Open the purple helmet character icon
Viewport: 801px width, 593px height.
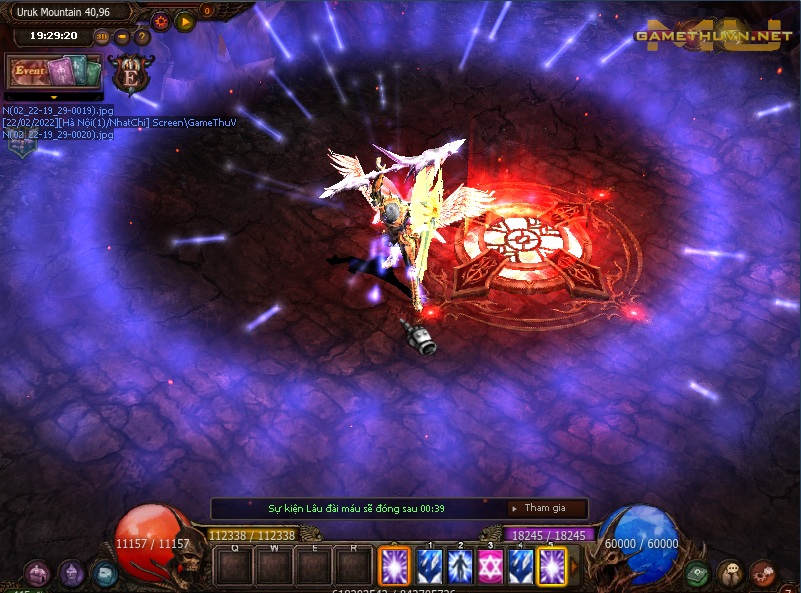71,573
